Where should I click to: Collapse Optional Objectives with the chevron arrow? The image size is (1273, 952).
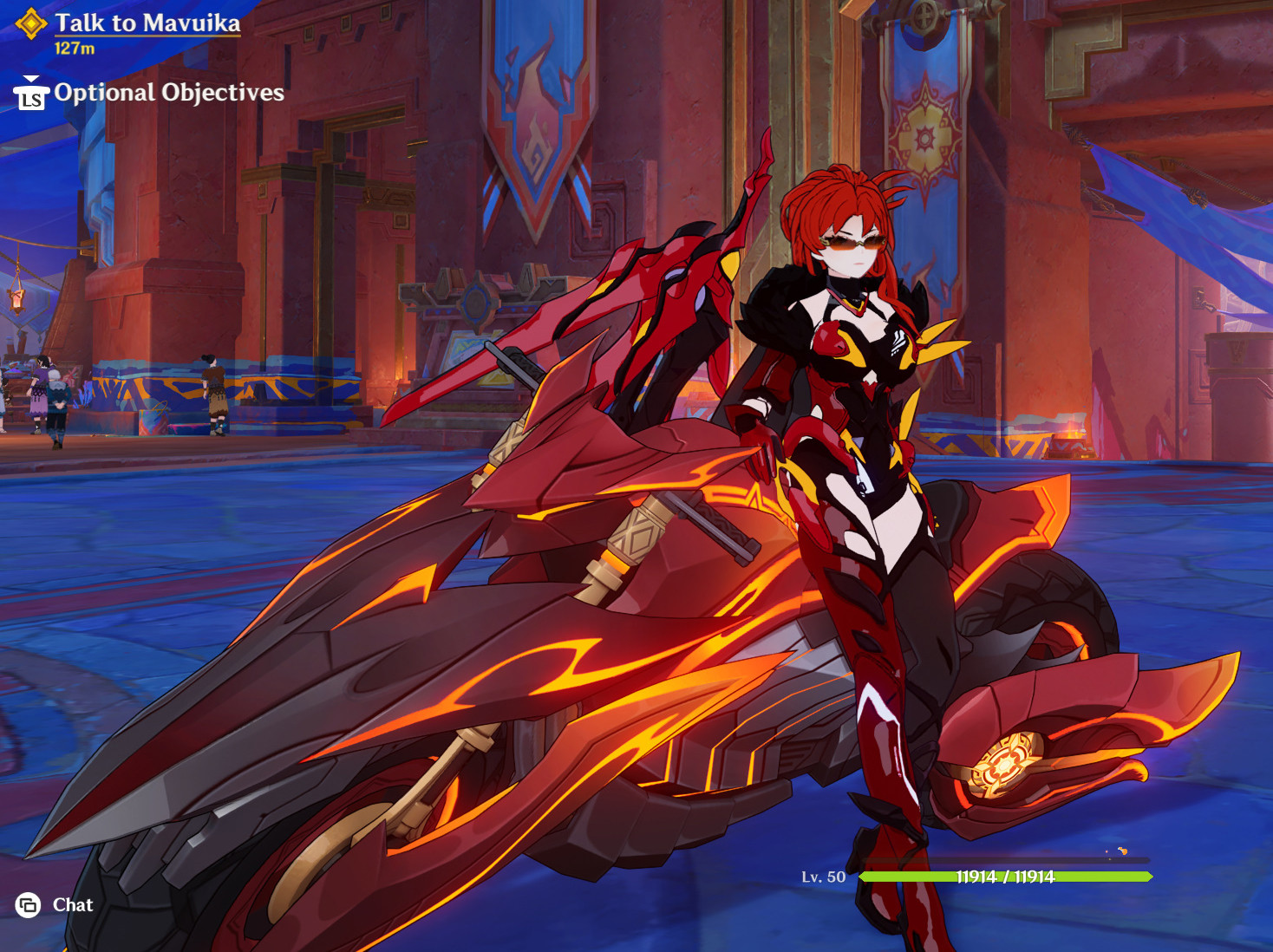click(x=29, y=79)
